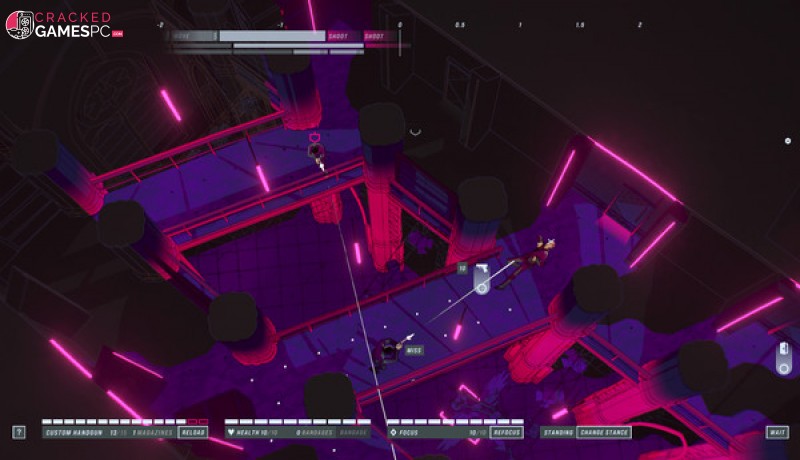Click the door icon marker
800x460 pixels.
coord(785,353)
